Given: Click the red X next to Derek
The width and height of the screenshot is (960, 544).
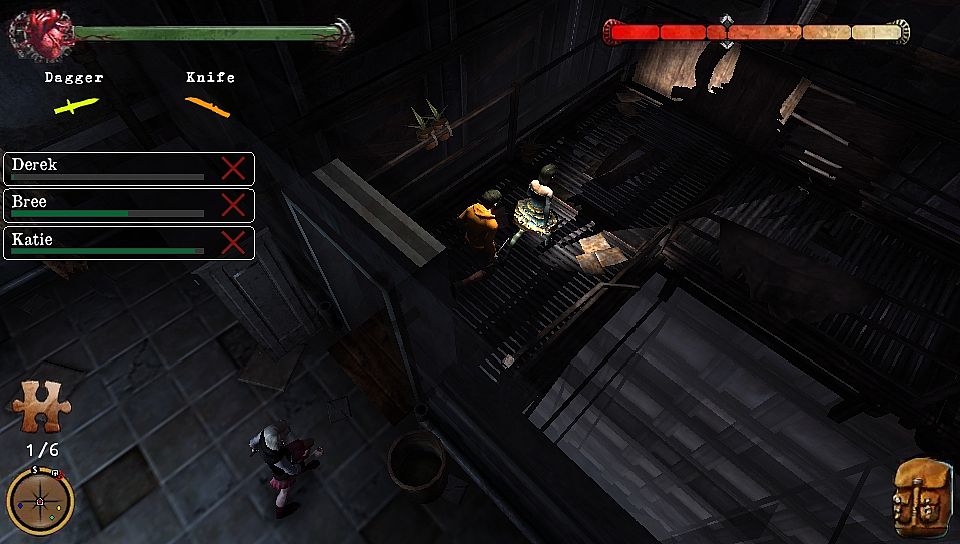Looking at the screenshot, I should pos(233,168).
